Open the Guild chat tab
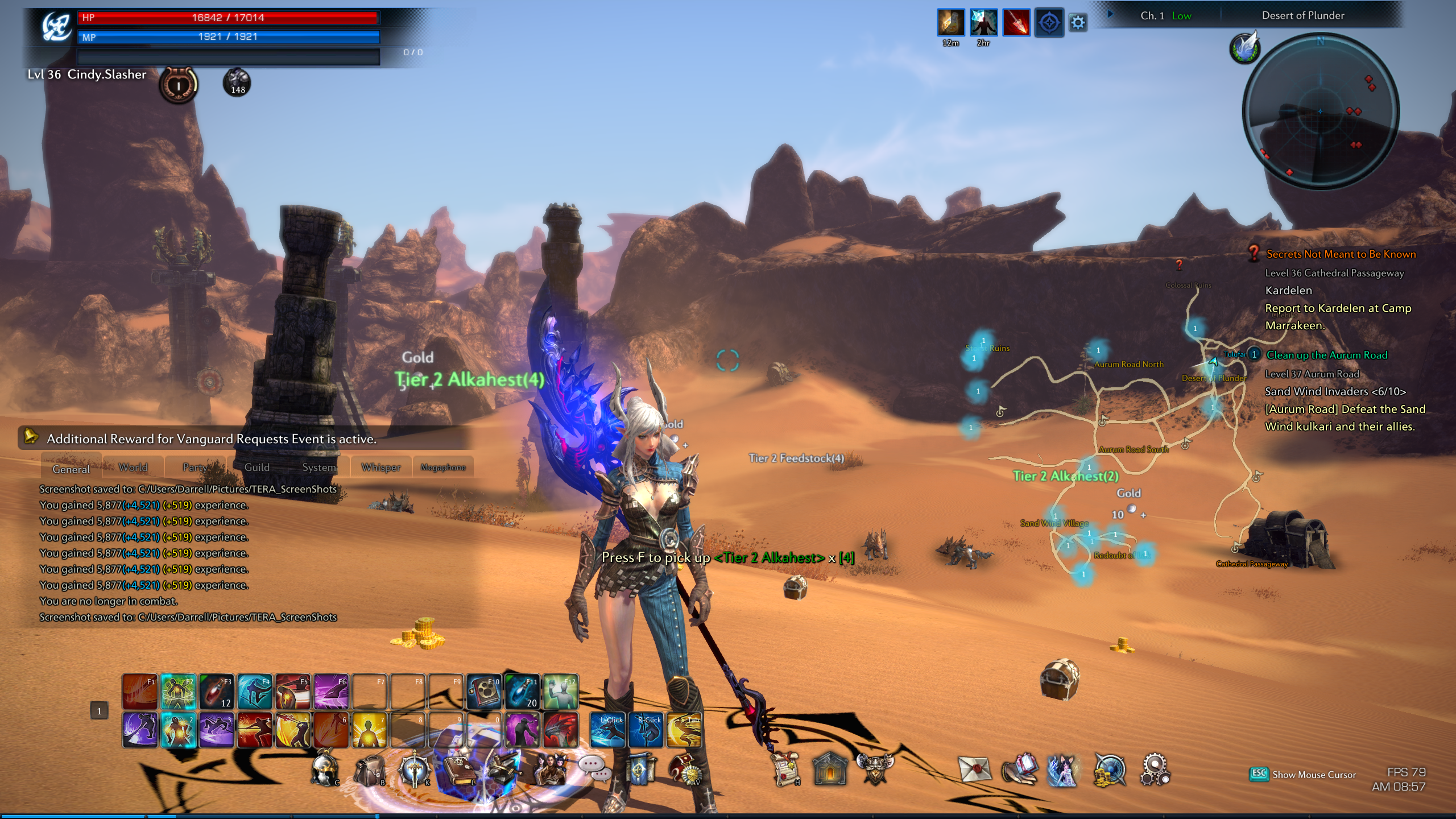 pos(257,468)
